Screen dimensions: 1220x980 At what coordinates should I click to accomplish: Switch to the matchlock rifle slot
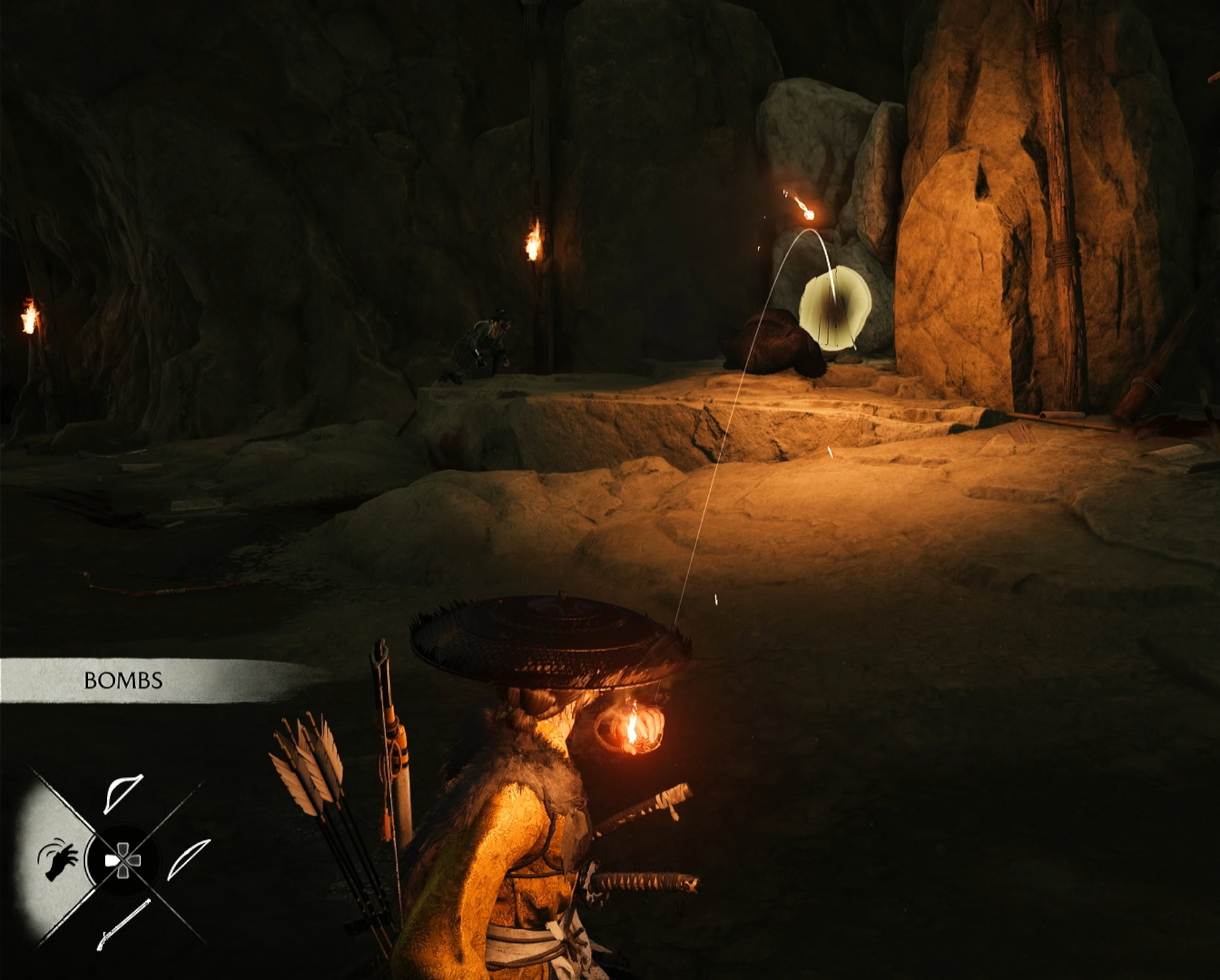(123, 924)
